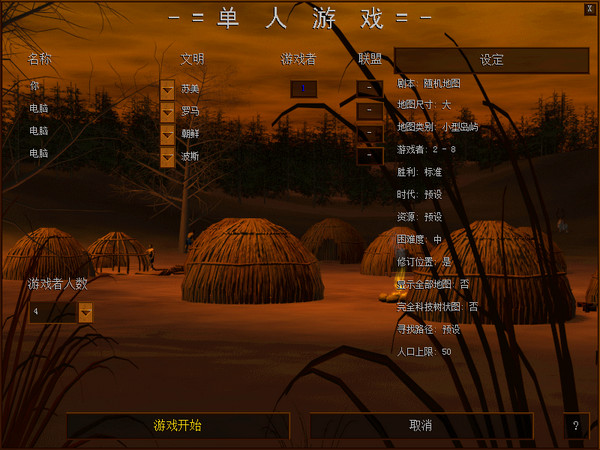
Task: Toggle the alliance button in the 朝鲜 row
Action: pyautogui.click(x=369, y=134)
